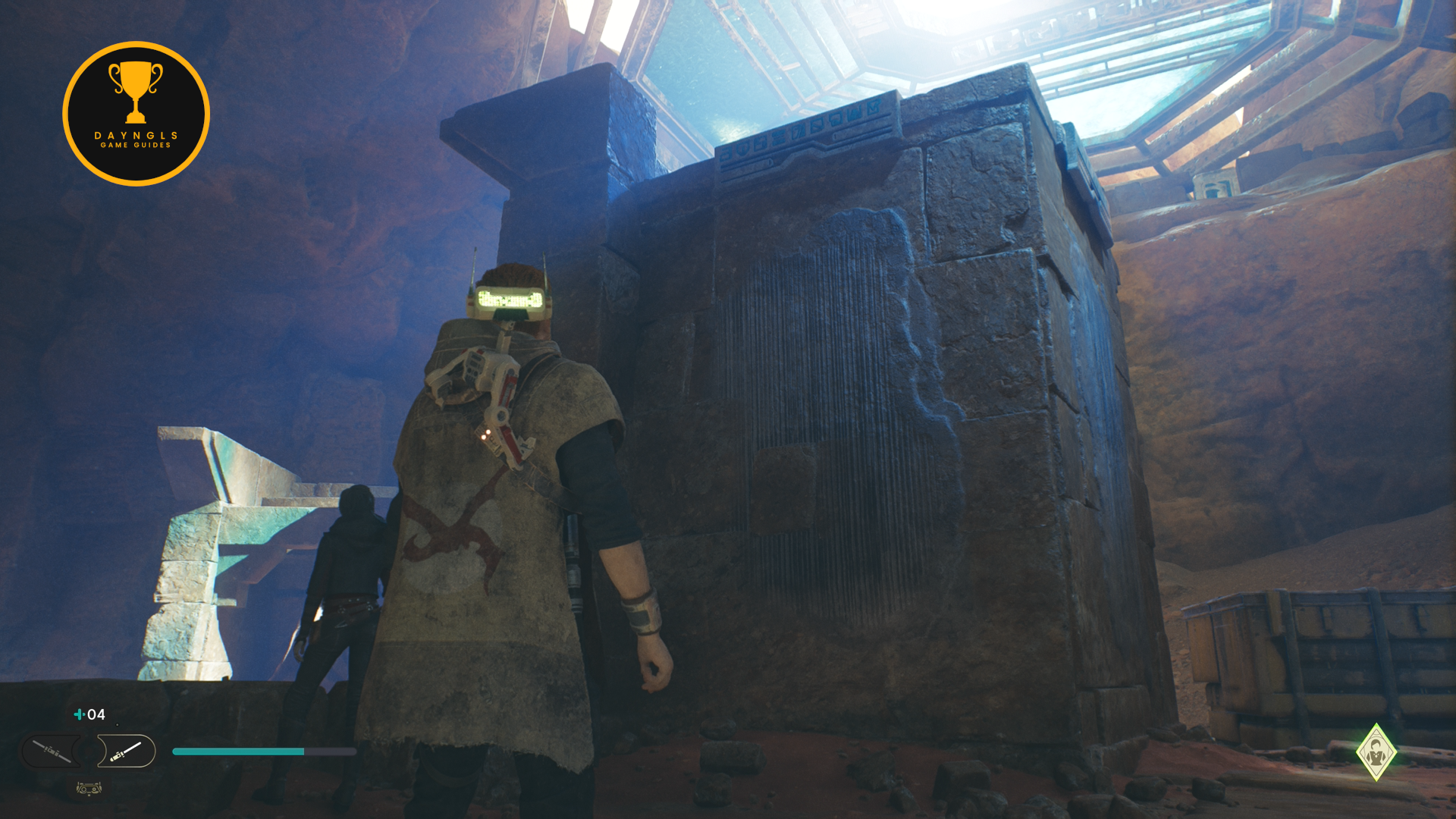1456x819 pixels.
Task: Click the green diamond companion icon
Action: tap(1376, 752)
